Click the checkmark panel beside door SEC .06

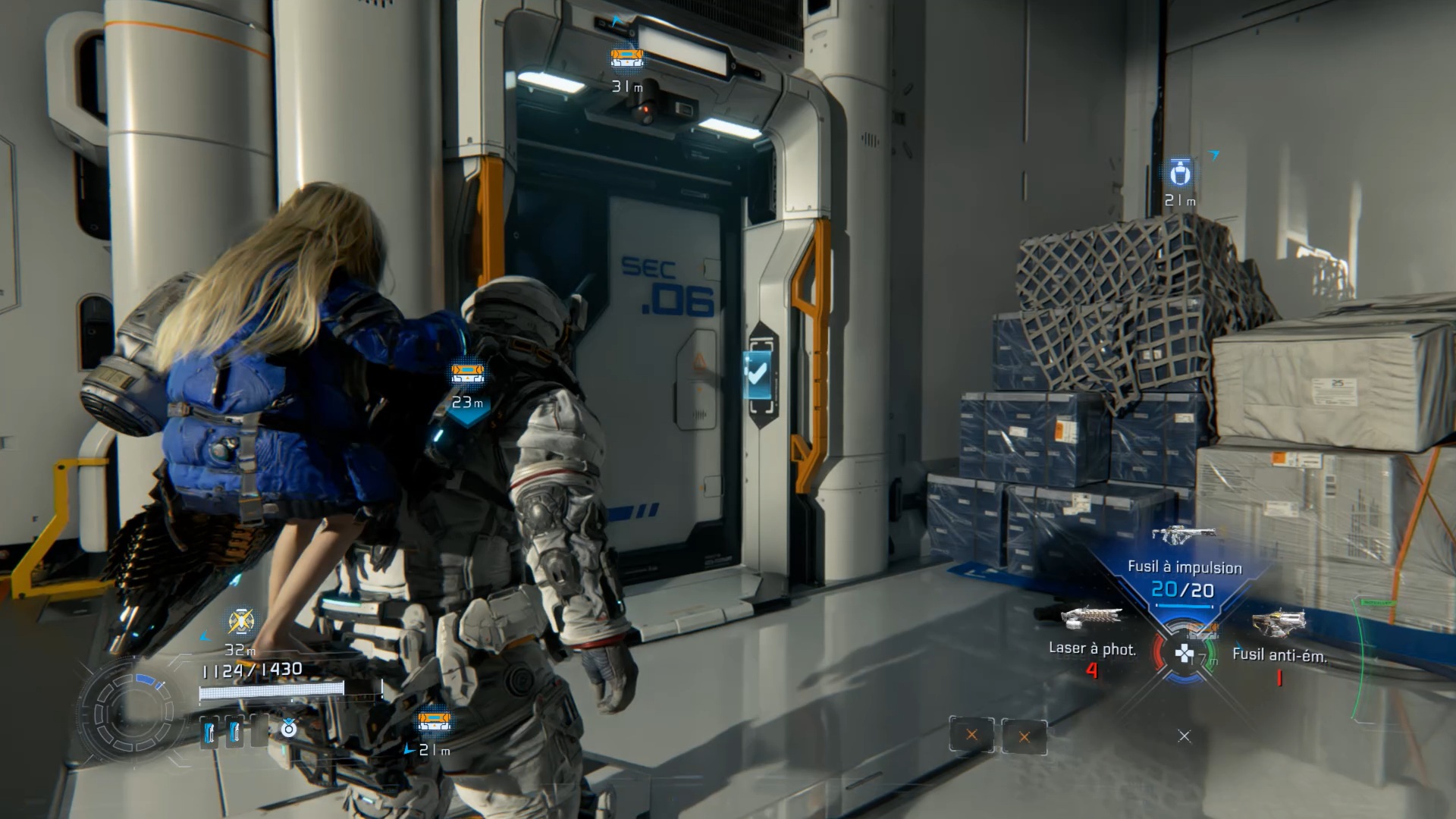pyautogui.click(x=758, y=373)
